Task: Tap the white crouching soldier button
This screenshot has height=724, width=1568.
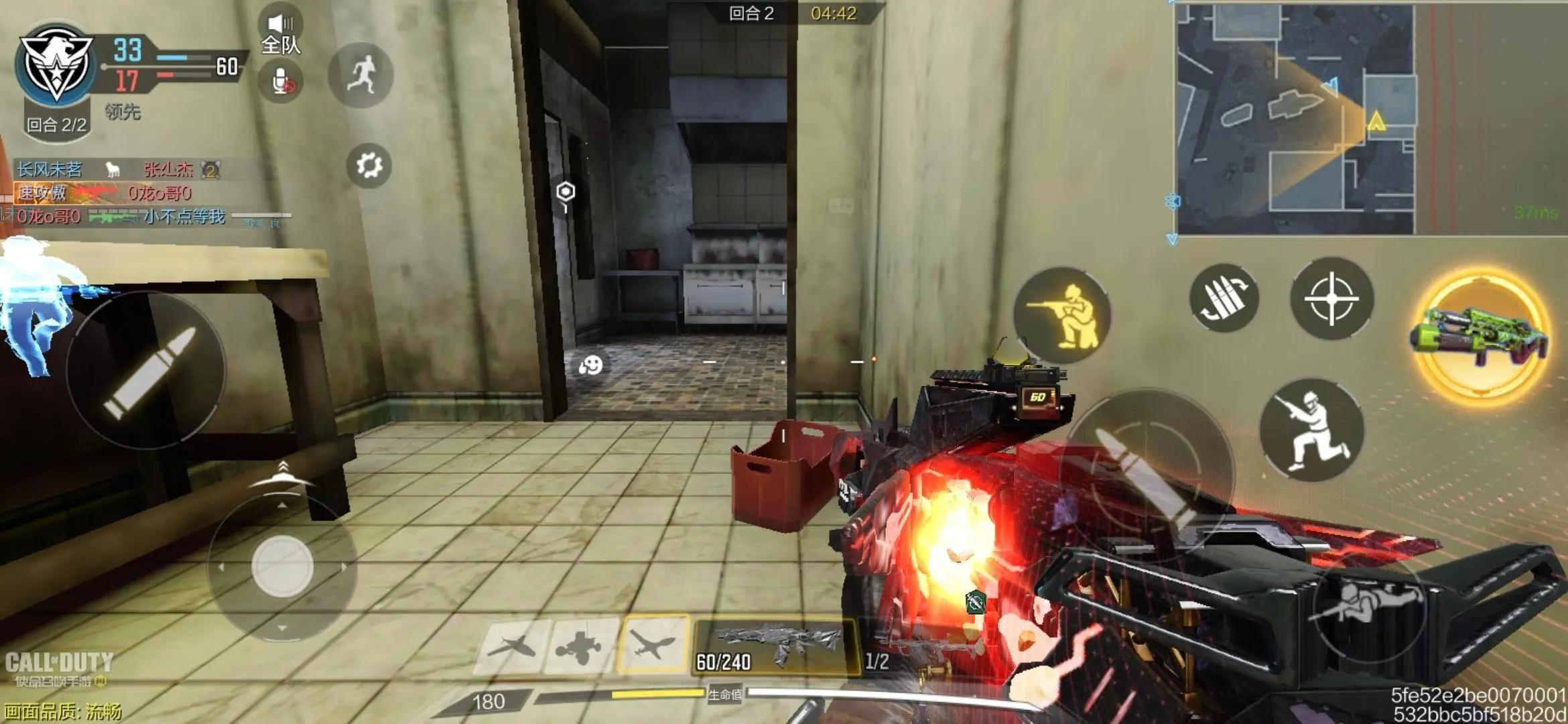Action: [1311, 430]
